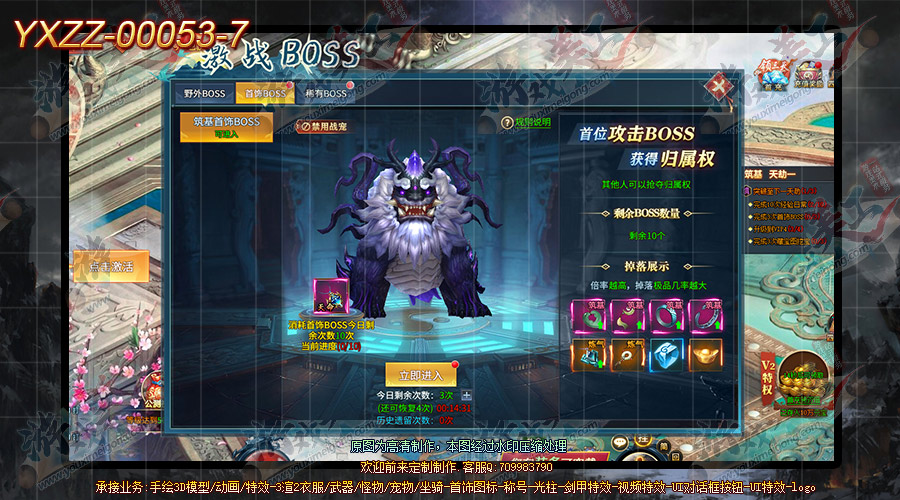View the blue gem box drop

point(667,354)
